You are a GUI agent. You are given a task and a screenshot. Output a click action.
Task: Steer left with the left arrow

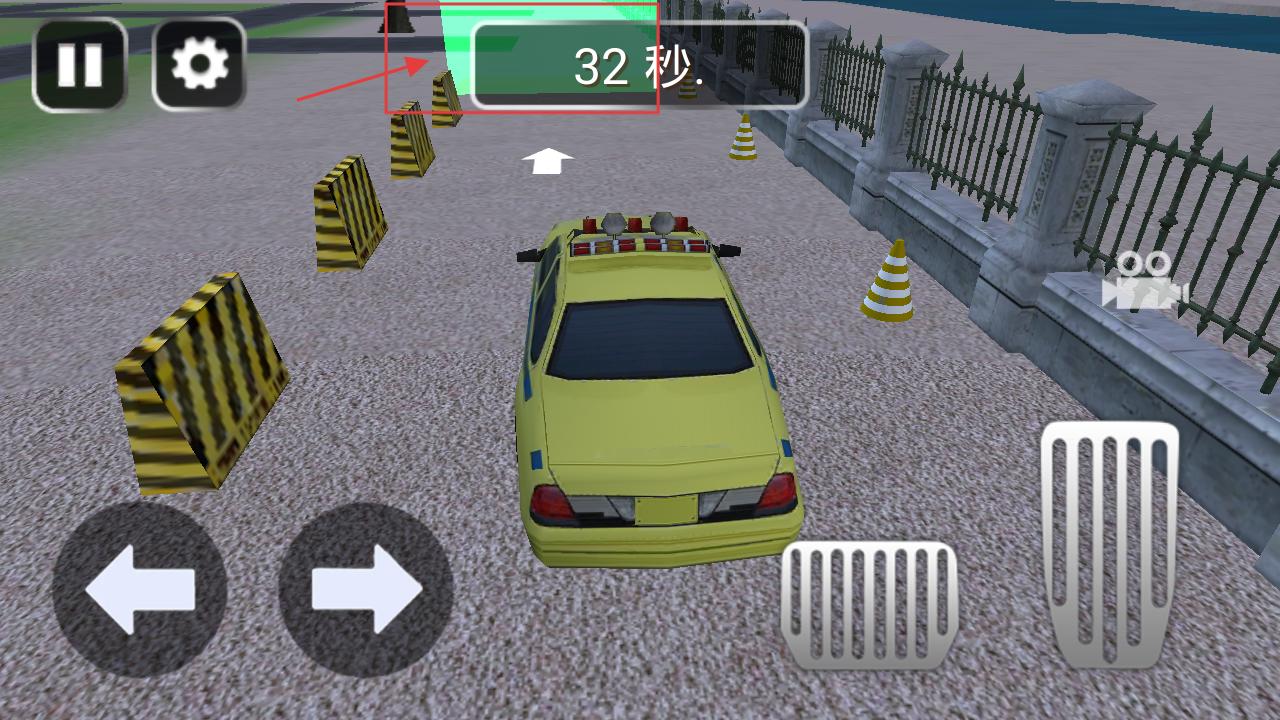tap(139, 590)
